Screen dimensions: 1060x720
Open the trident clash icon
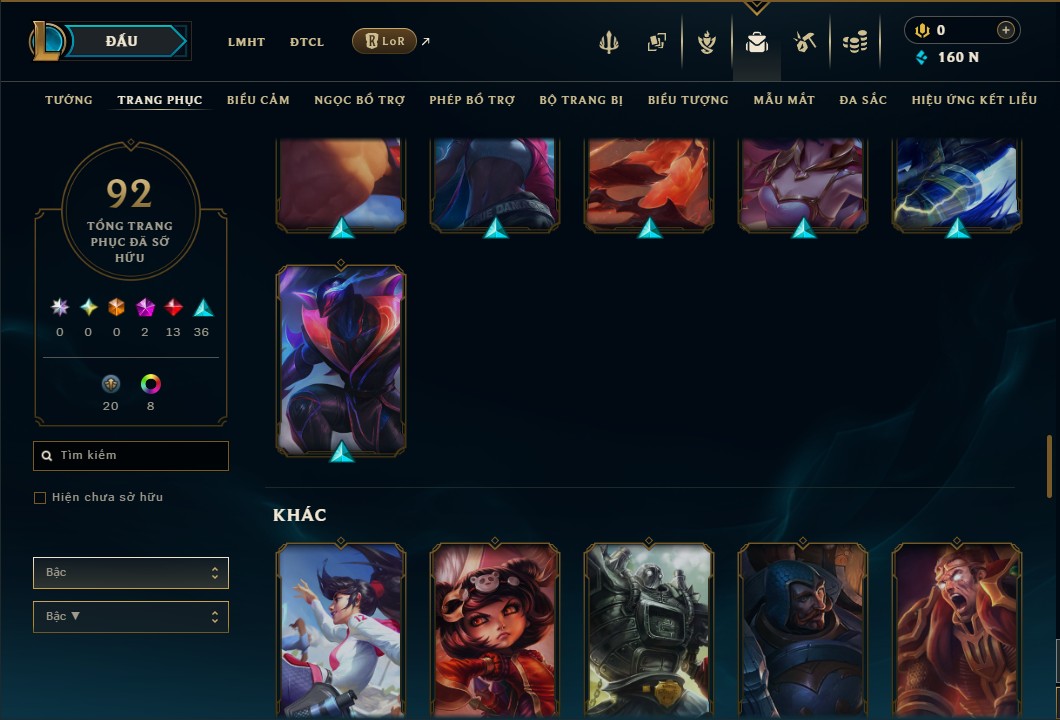(609, 42)
